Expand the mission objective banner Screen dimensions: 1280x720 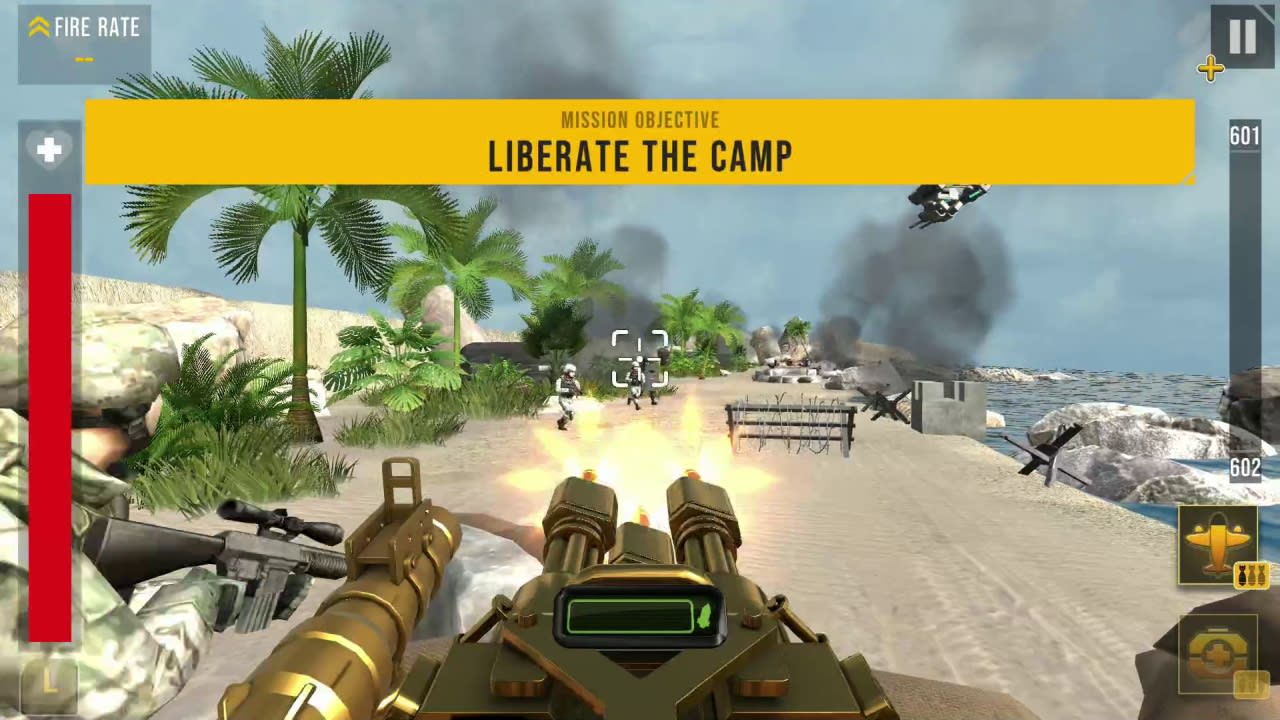pyautogui.click(x=640, y=142)
